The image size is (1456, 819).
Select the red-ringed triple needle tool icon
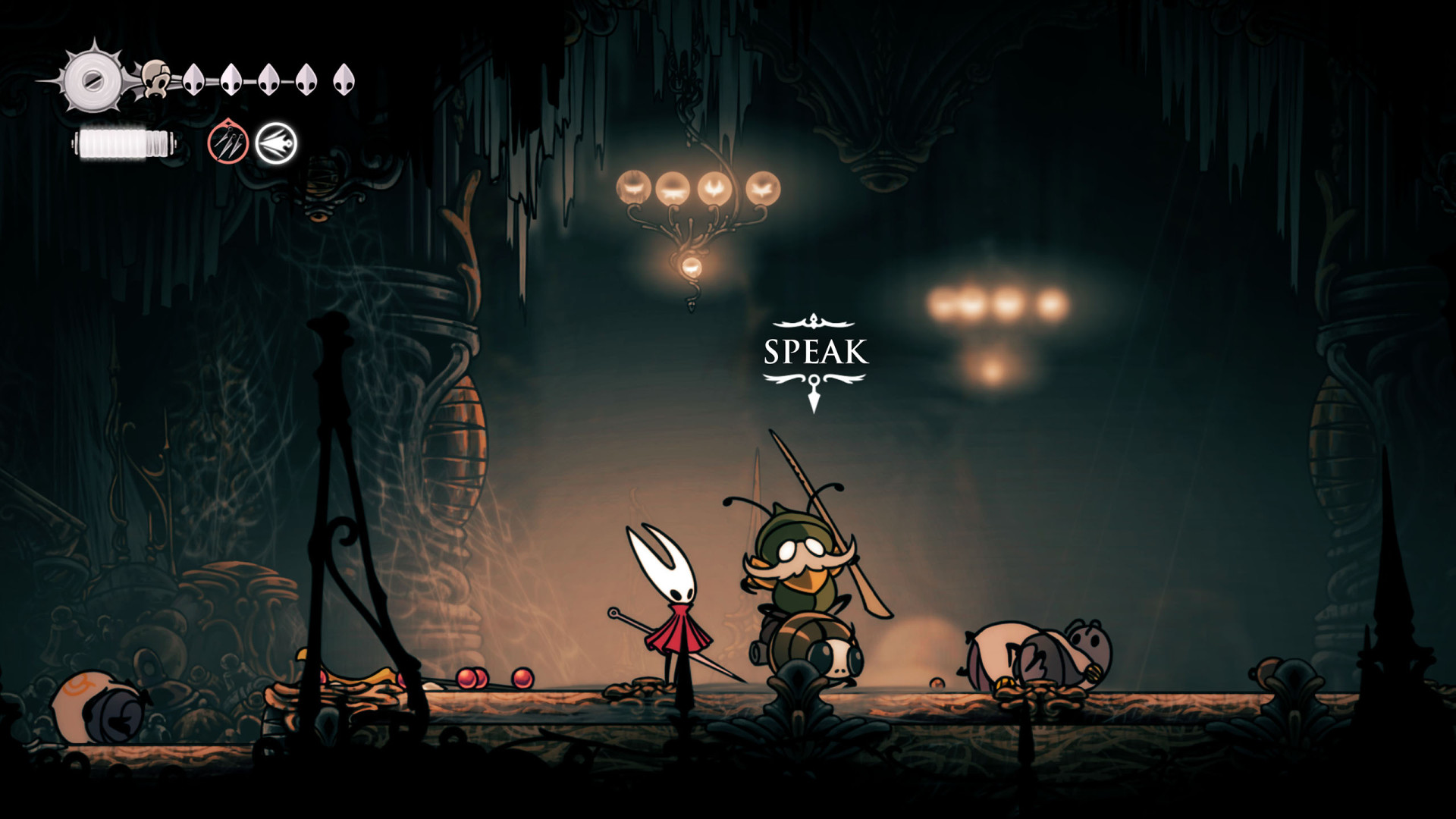(x=228, y=143)
